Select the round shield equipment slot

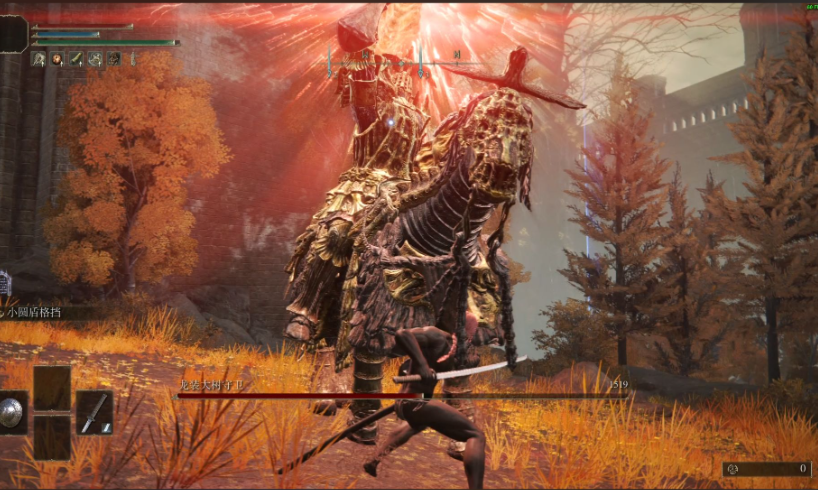click(x=11, y=412)
